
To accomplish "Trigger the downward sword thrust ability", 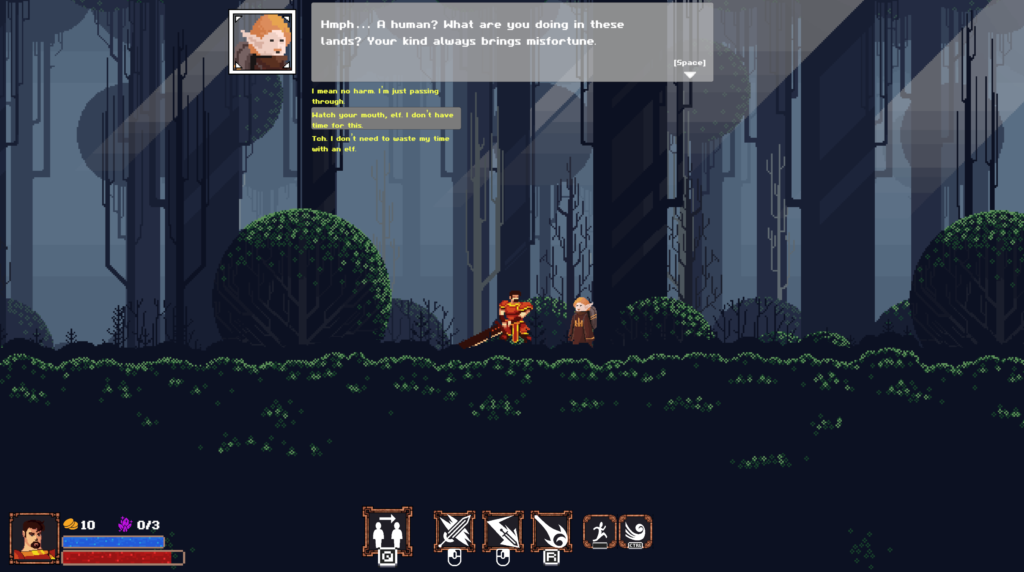I will point(503,530).
